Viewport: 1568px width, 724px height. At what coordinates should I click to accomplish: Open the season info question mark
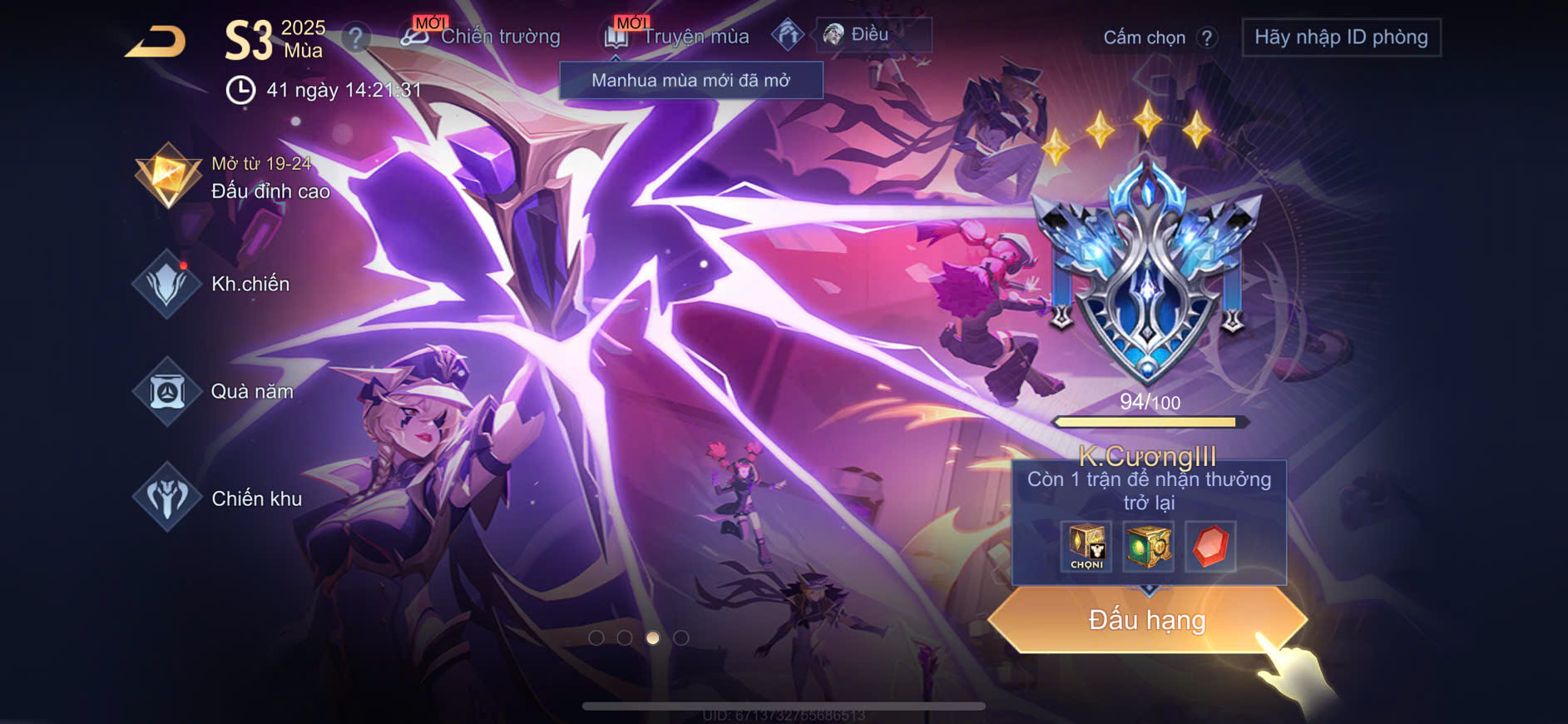click(356, 37)
